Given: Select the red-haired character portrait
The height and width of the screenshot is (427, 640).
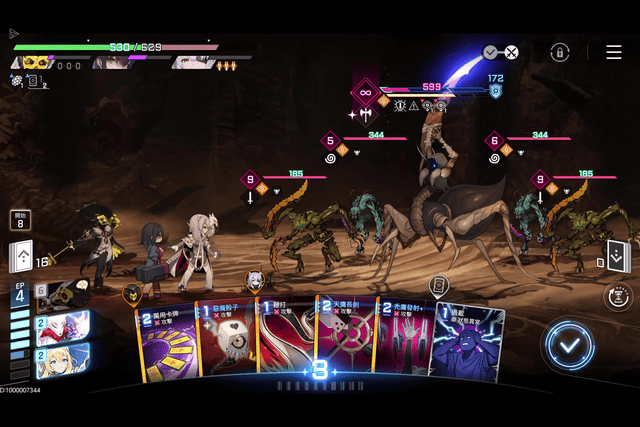Looking at the screenshot, I should coord(62,327).
